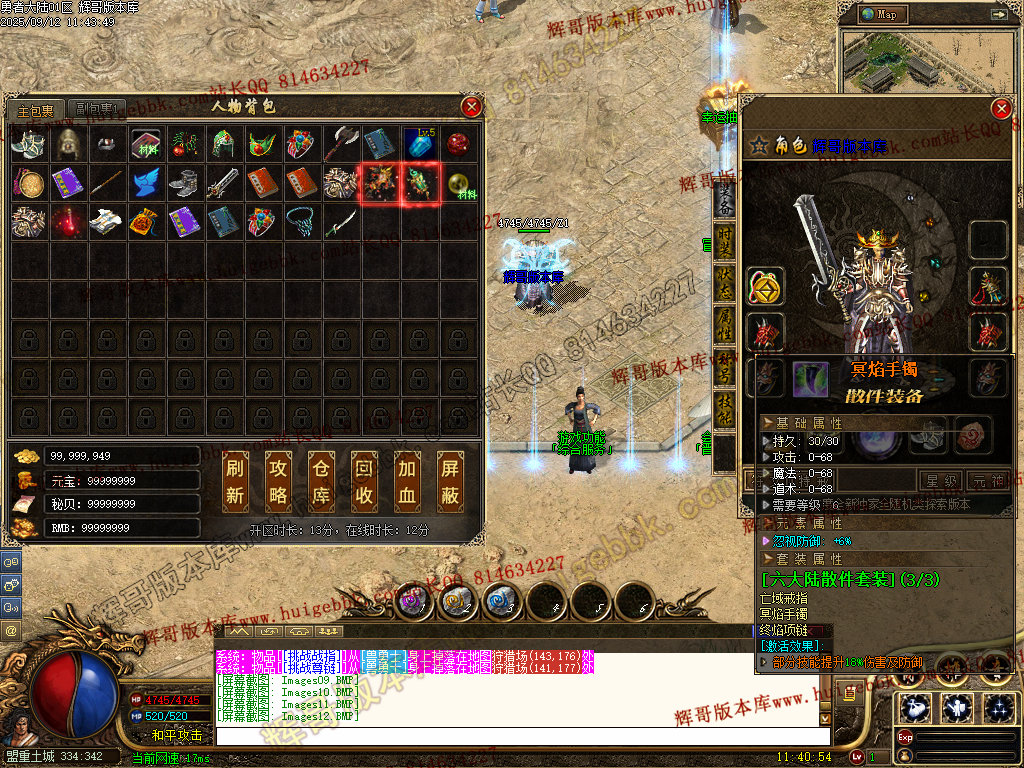Select the gold coin amulet equipment slot

click(765, 288)
